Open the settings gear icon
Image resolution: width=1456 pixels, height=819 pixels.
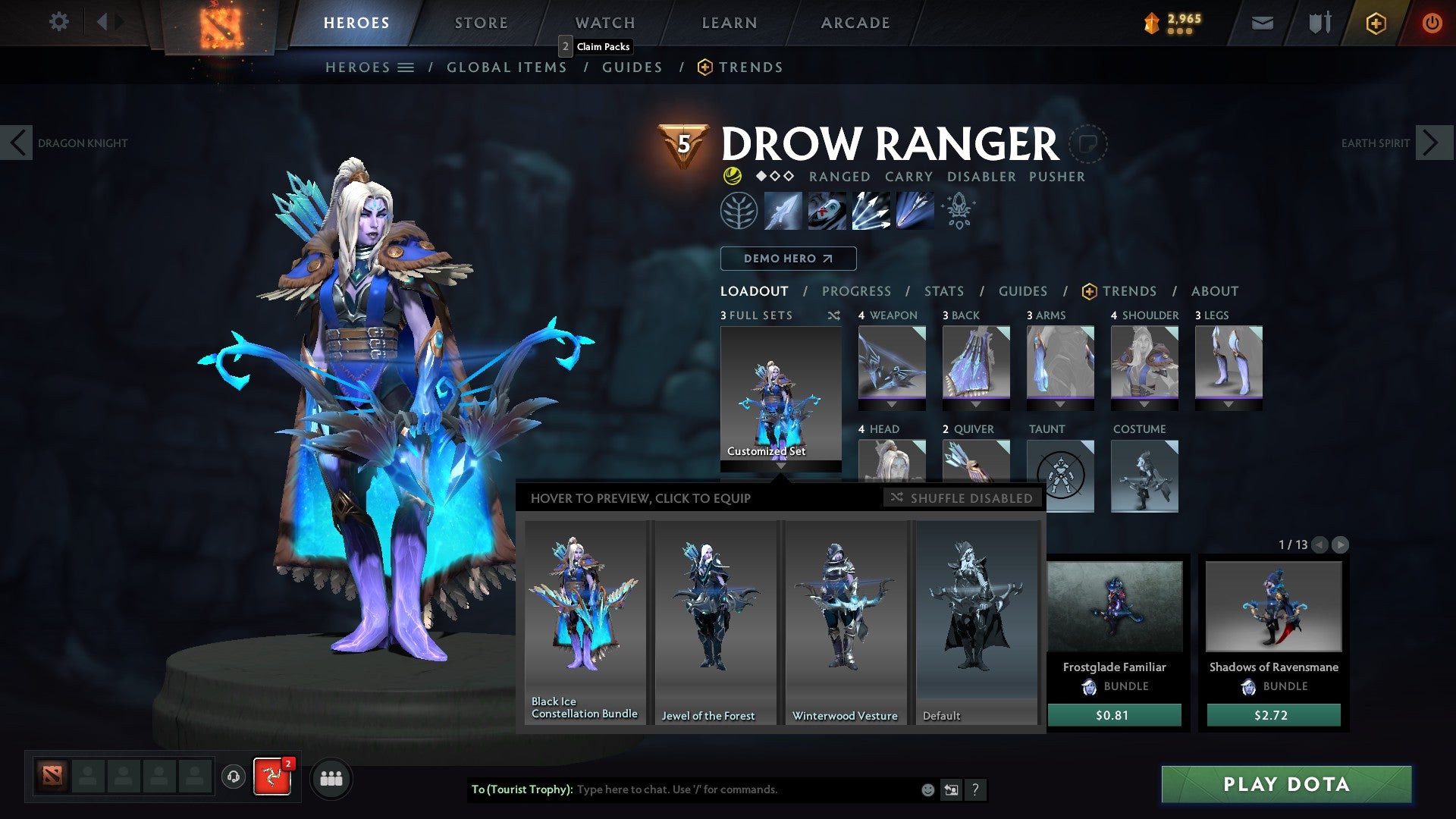(x=58, y=22)
